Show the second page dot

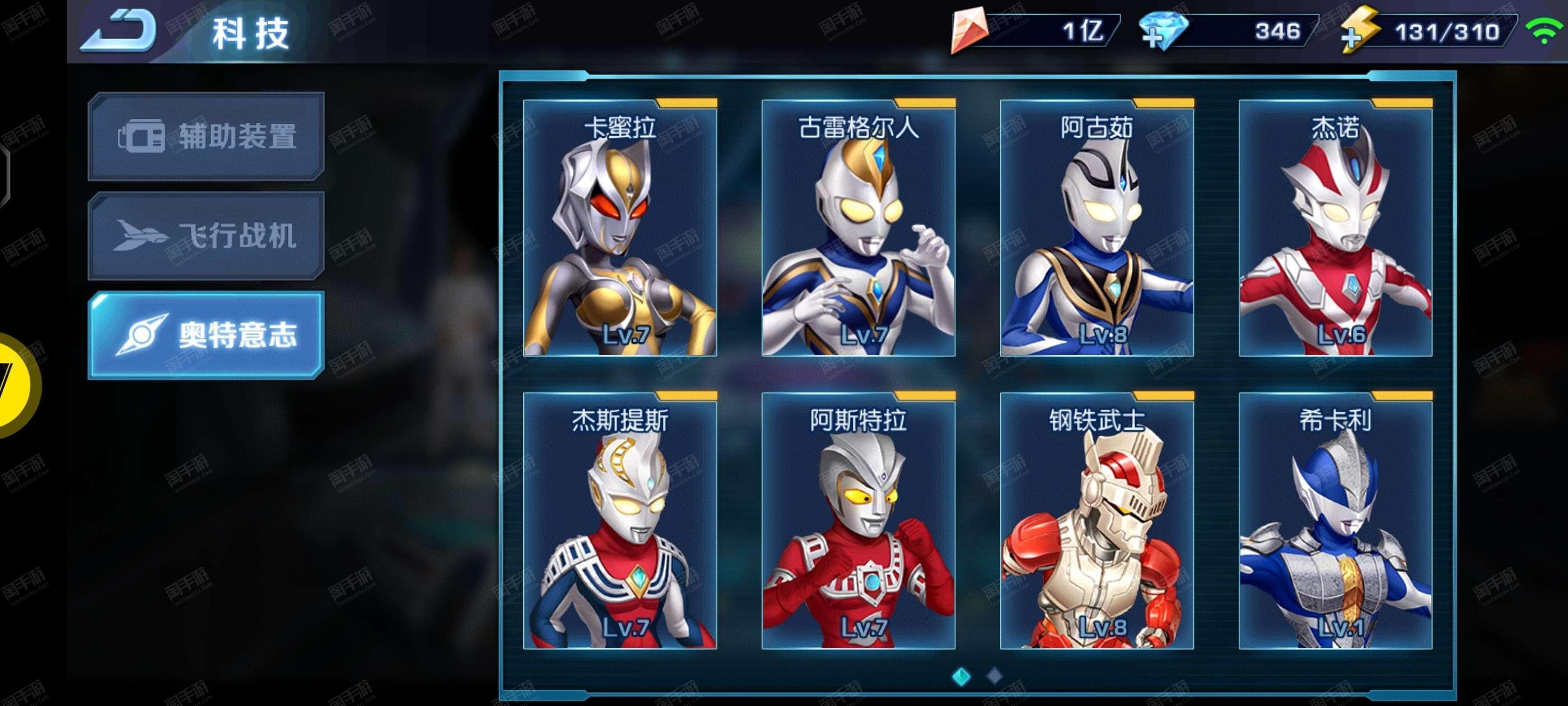(994, 676)
